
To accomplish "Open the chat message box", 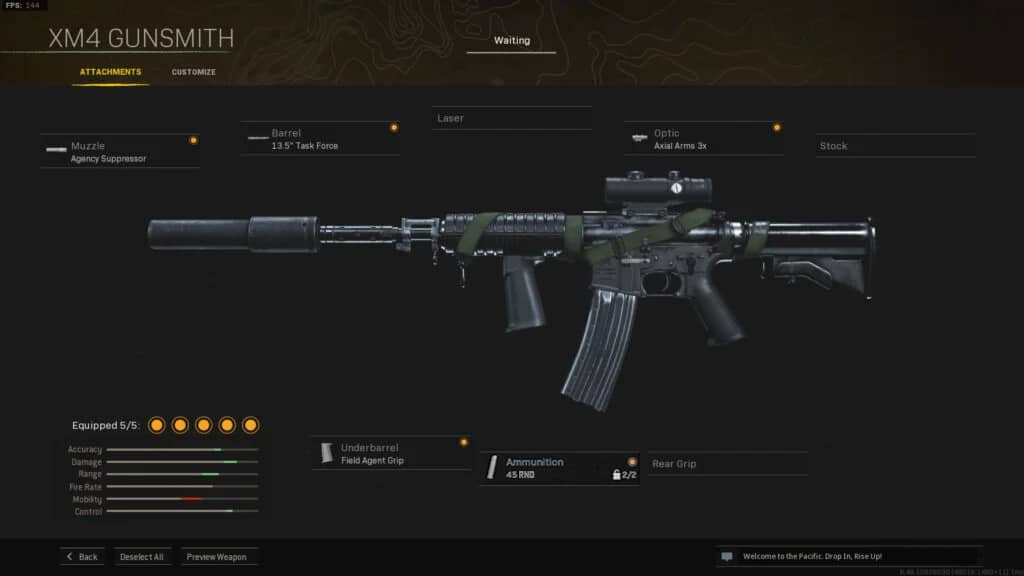I will [848, 556].
